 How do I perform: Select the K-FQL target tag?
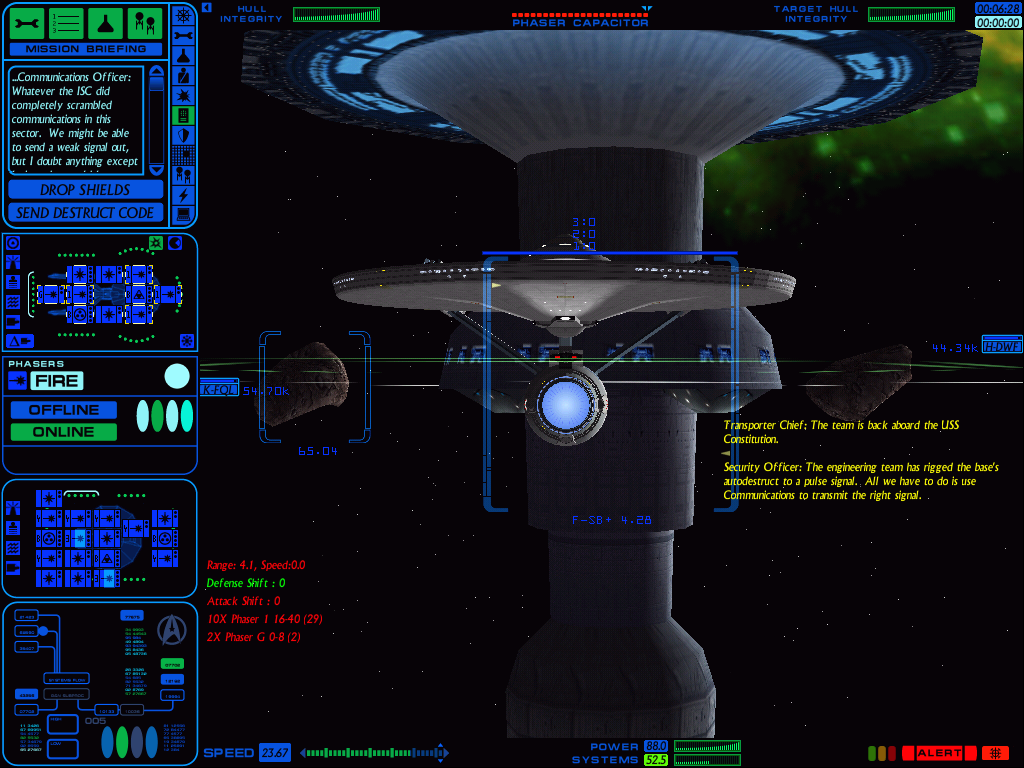pos(219,389)
